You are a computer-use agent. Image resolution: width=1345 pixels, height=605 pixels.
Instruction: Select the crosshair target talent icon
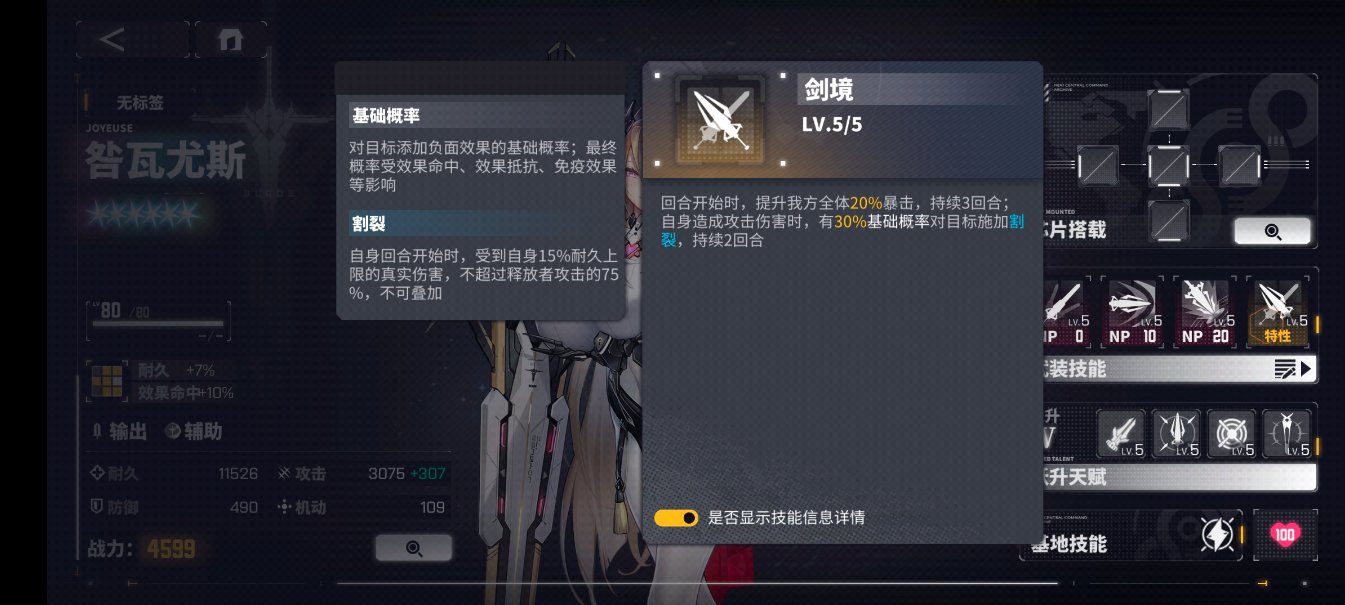coord(1231,433)
